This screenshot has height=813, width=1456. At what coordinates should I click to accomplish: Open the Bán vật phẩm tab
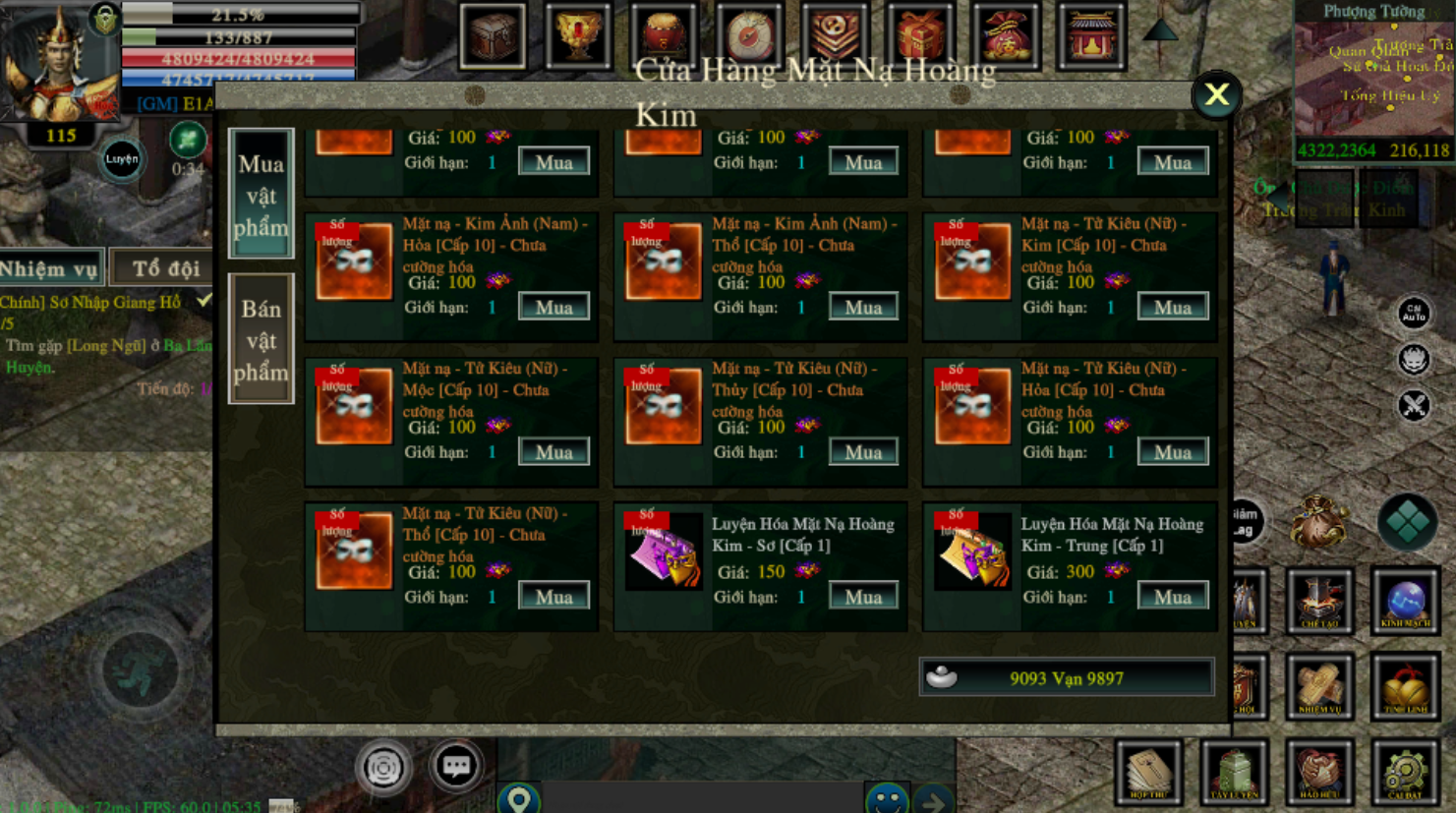pos(262,339)
